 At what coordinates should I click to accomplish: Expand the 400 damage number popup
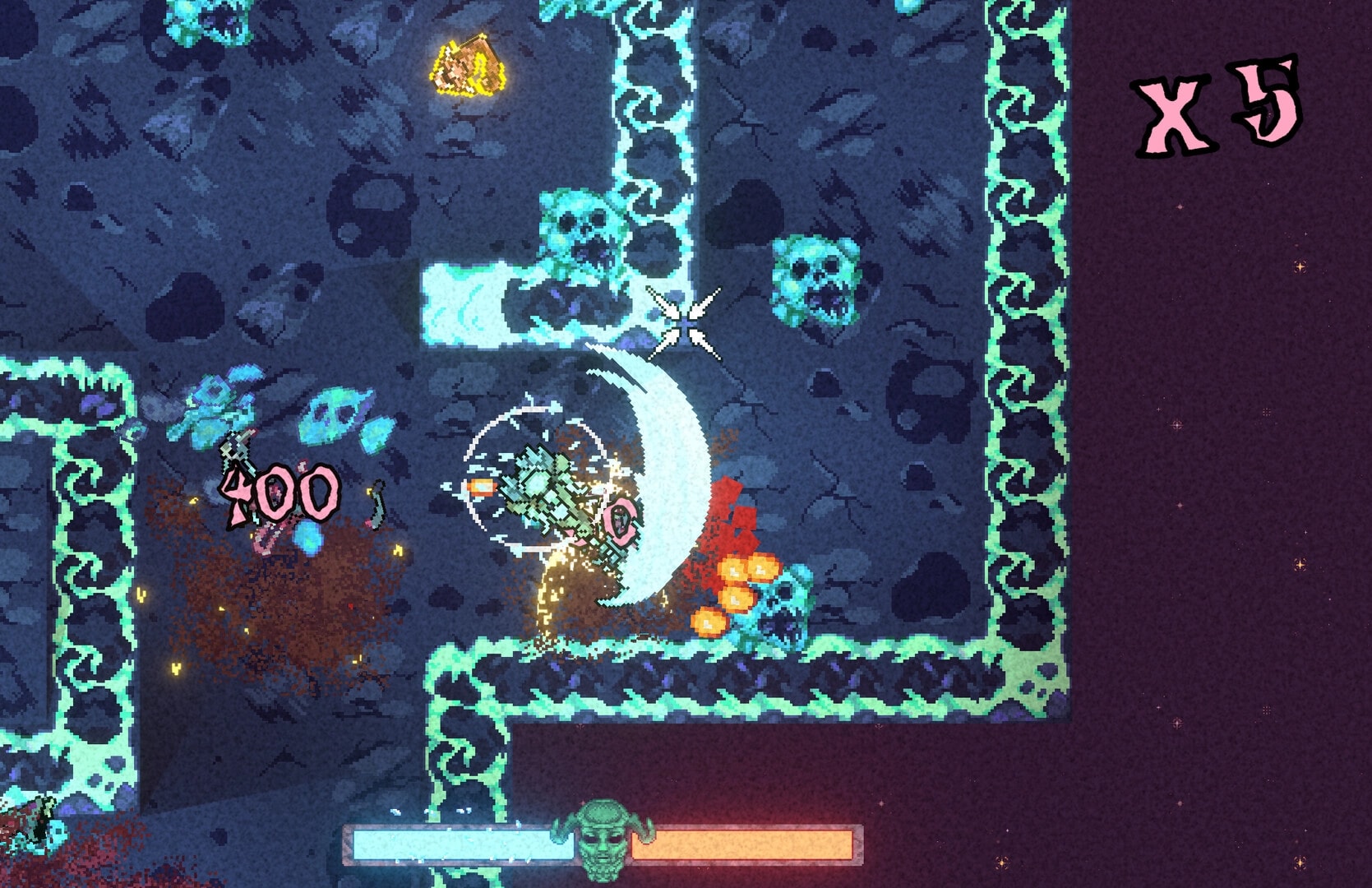tap(279, 493)
